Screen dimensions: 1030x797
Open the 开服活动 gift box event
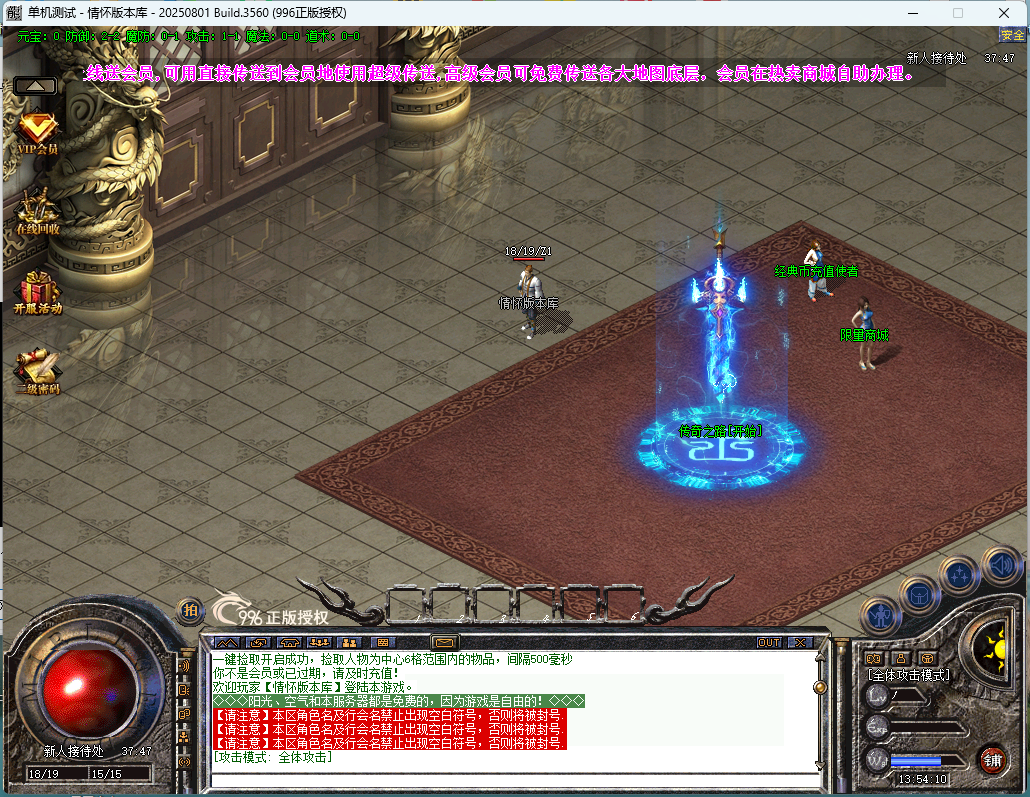(38, 290)
